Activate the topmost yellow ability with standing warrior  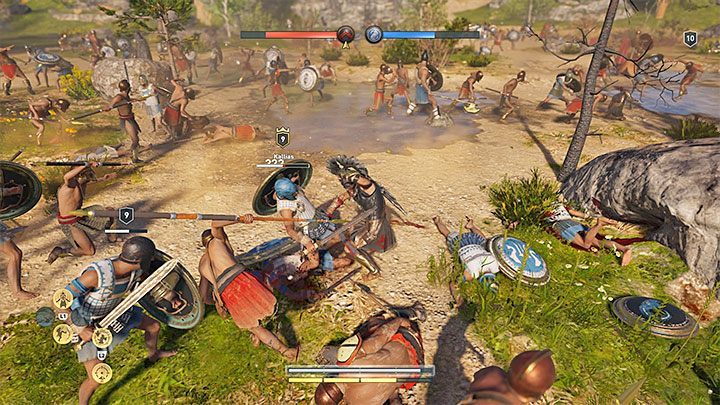click(x=62, y=298)
